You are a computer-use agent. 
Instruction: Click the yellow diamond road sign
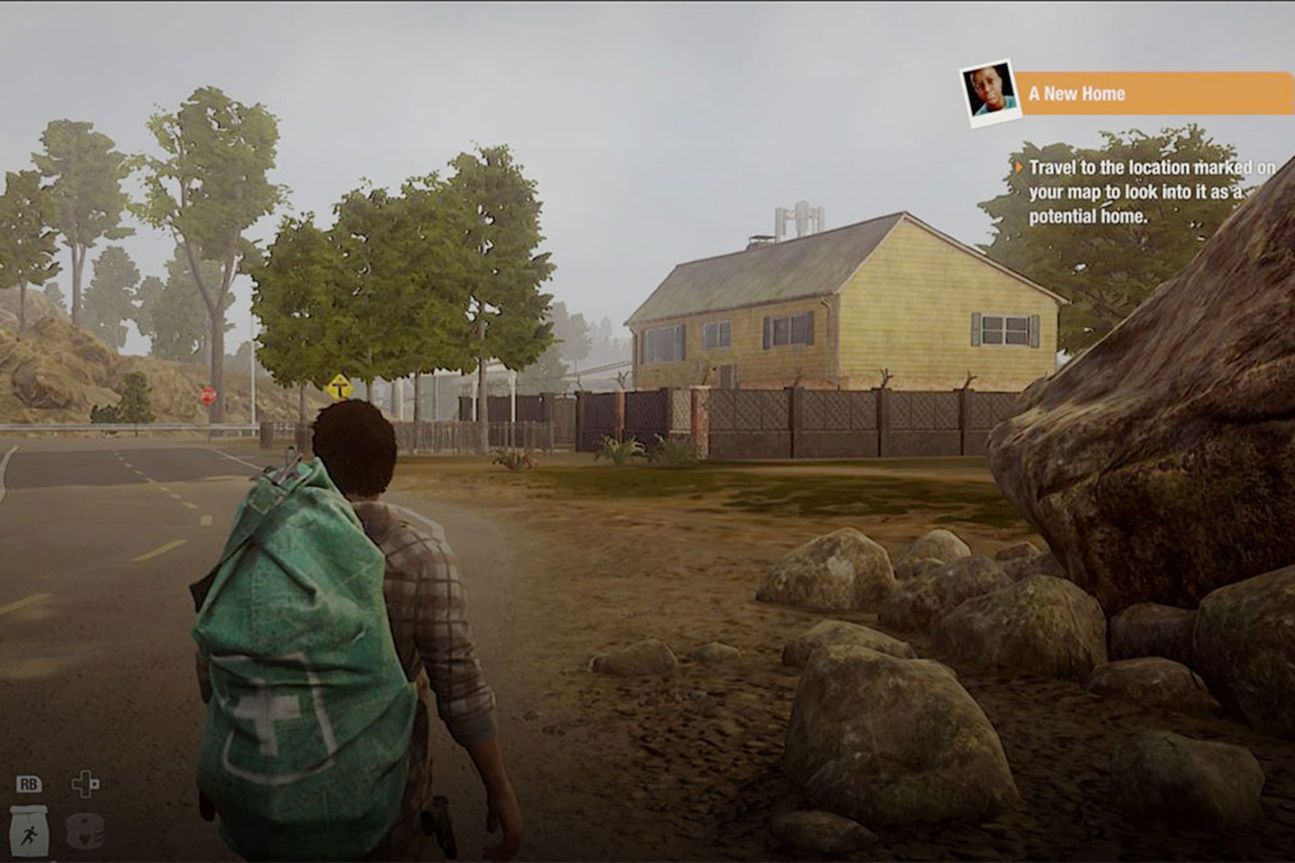tap(338, 383)
